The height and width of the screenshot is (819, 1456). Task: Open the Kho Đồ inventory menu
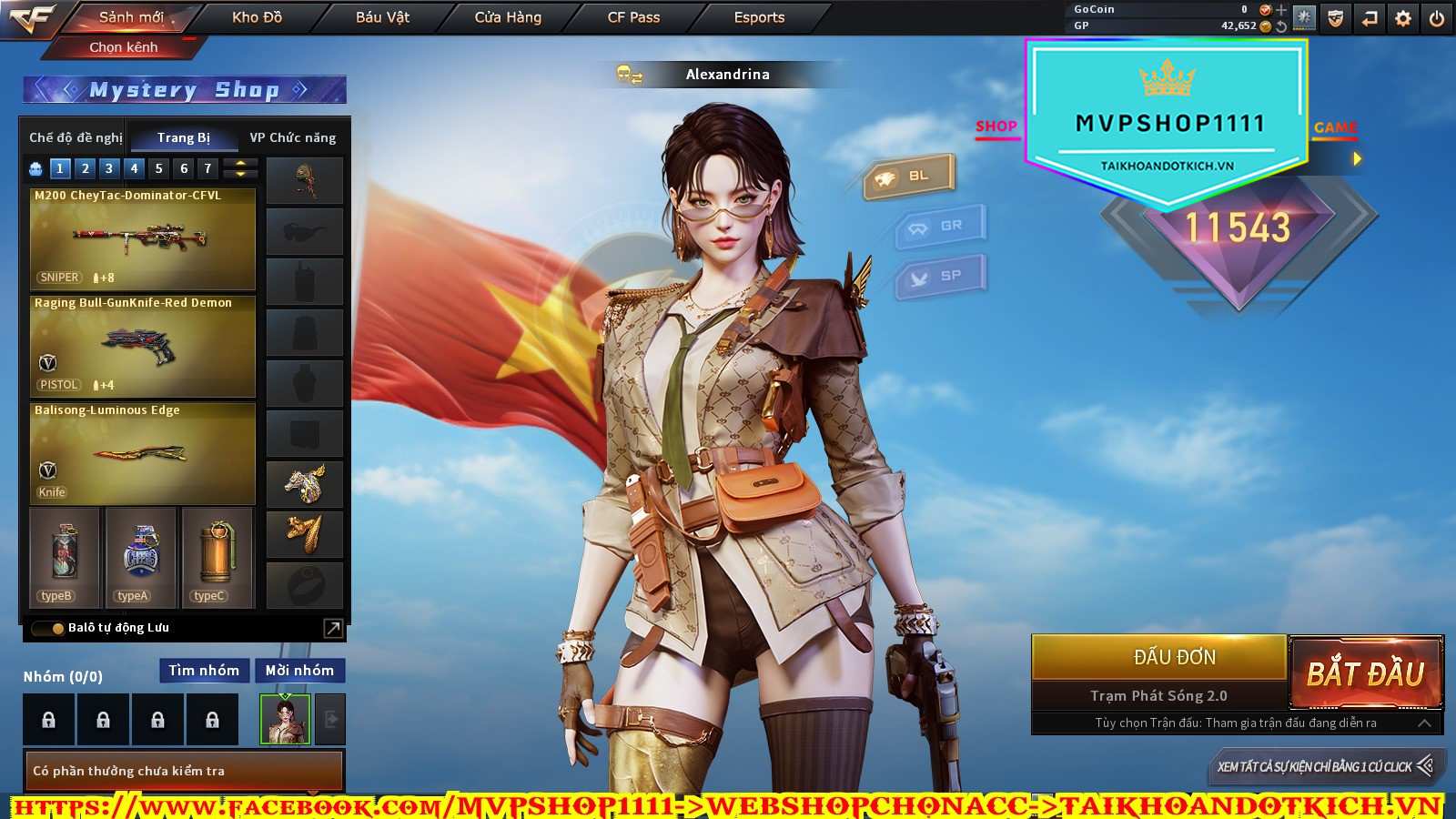click(x=257, y=17)
